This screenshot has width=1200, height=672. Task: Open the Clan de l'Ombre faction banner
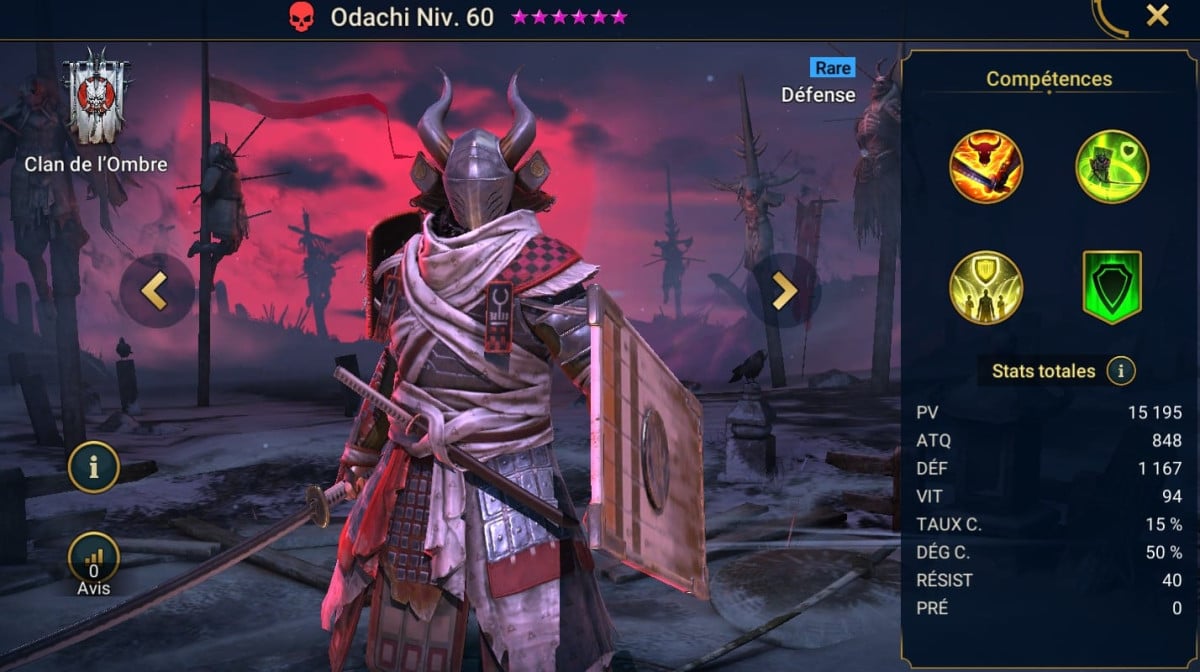click(x=96, y=98)
